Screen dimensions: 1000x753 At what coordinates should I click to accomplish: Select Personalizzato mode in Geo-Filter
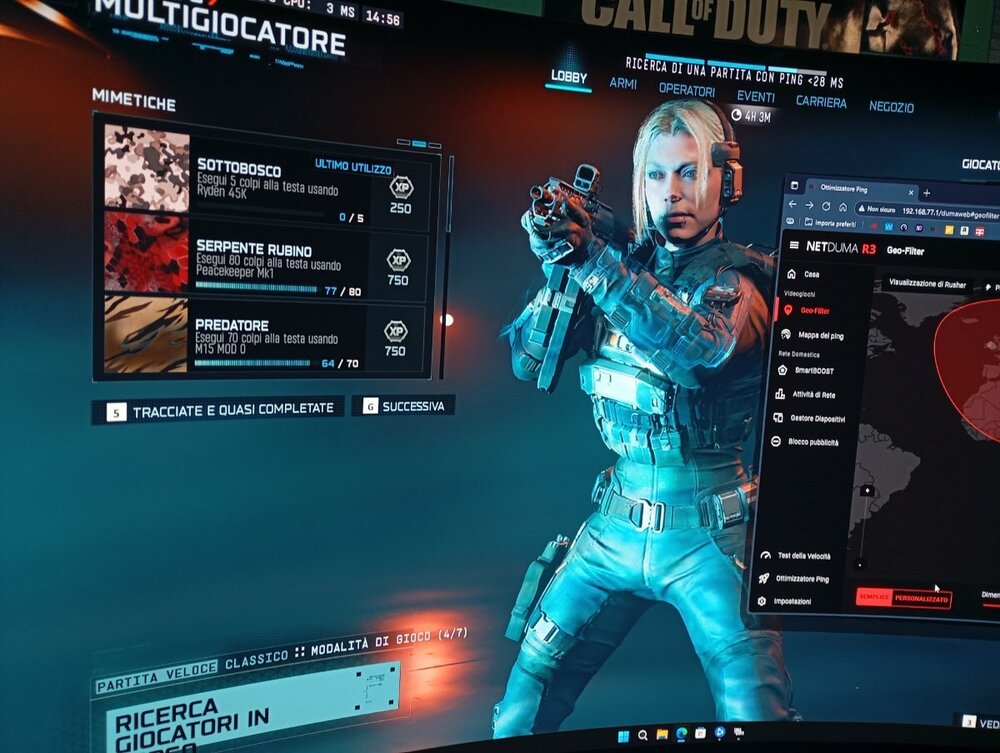(922, 598)
